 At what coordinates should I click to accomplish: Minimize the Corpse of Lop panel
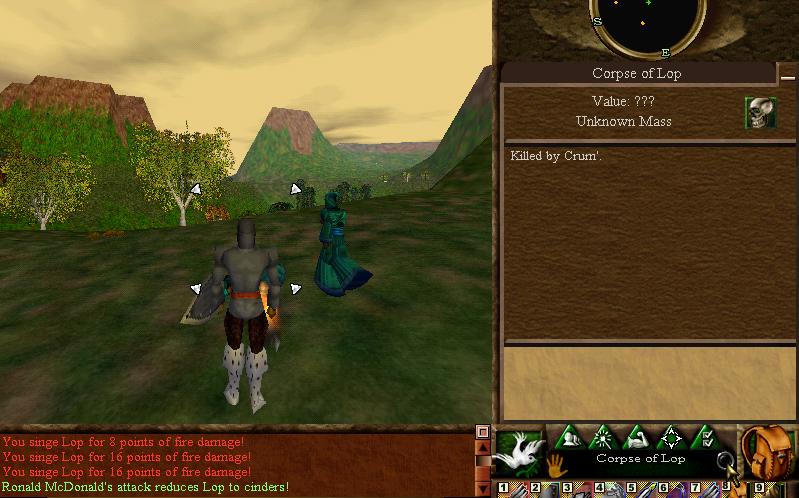[788, 75]
